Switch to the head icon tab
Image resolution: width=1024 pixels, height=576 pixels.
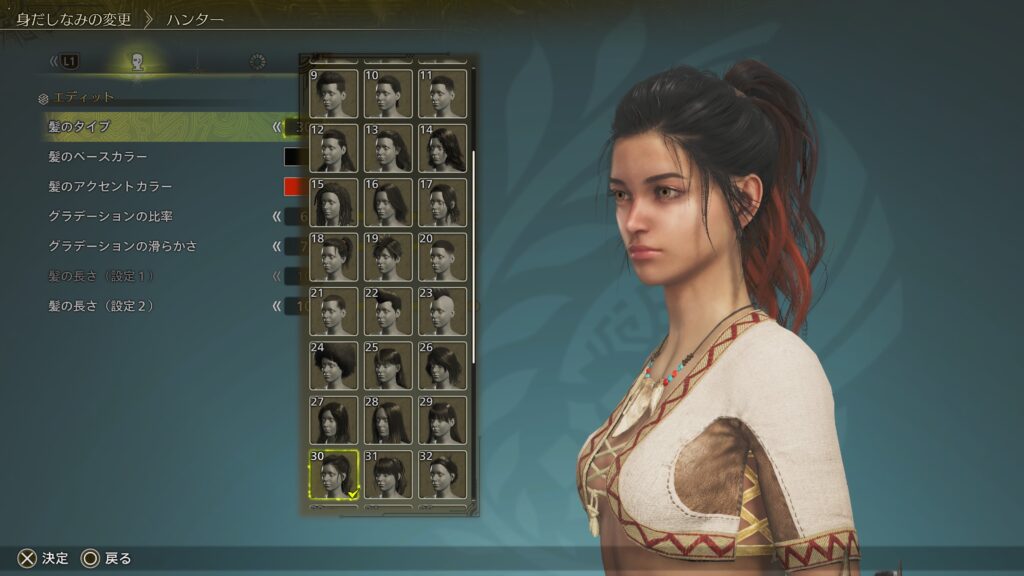138,62
